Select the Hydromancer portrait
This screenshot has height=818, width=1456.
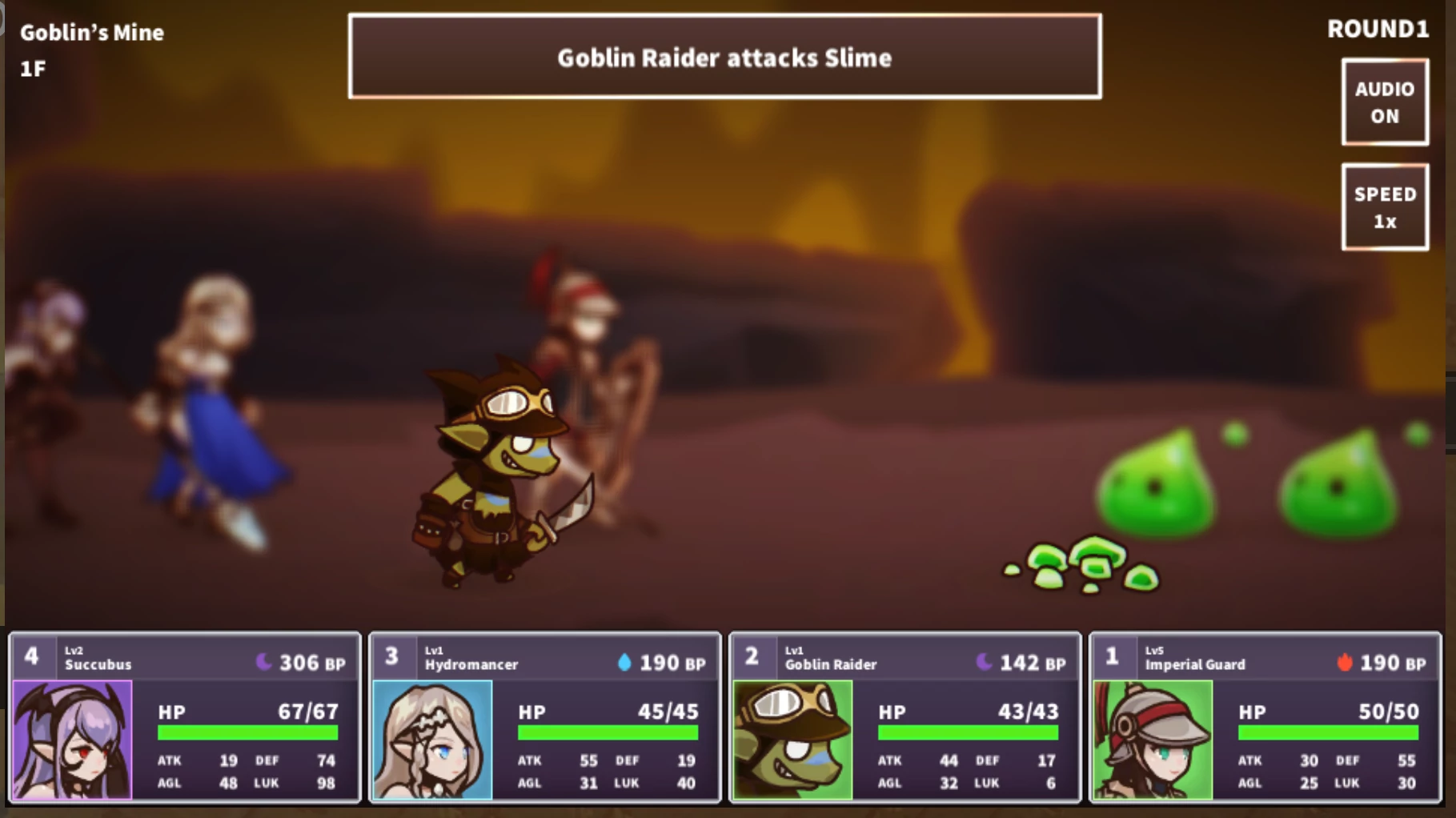coord(432,740)
